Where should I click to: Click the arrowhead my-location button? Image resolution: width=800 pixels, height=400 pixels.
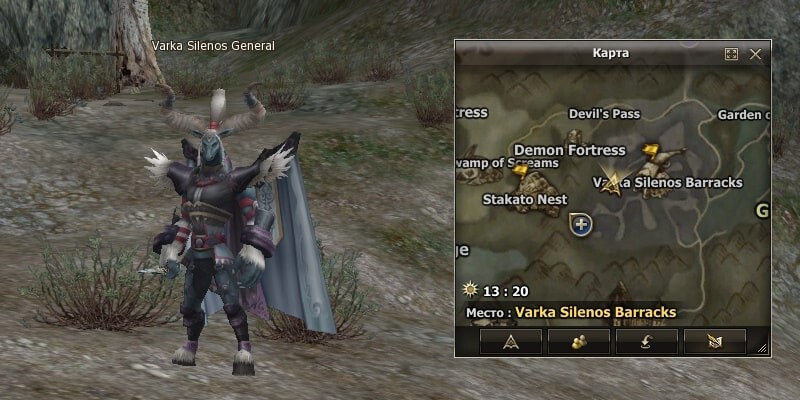[x=513, y=341]
